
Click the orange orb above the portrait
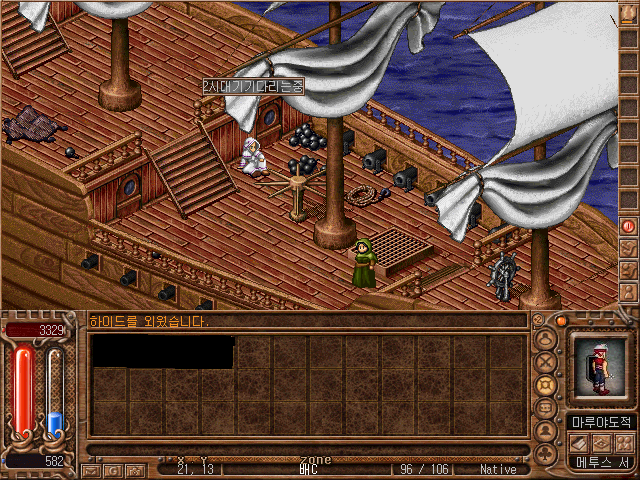(x=562, y=321)
